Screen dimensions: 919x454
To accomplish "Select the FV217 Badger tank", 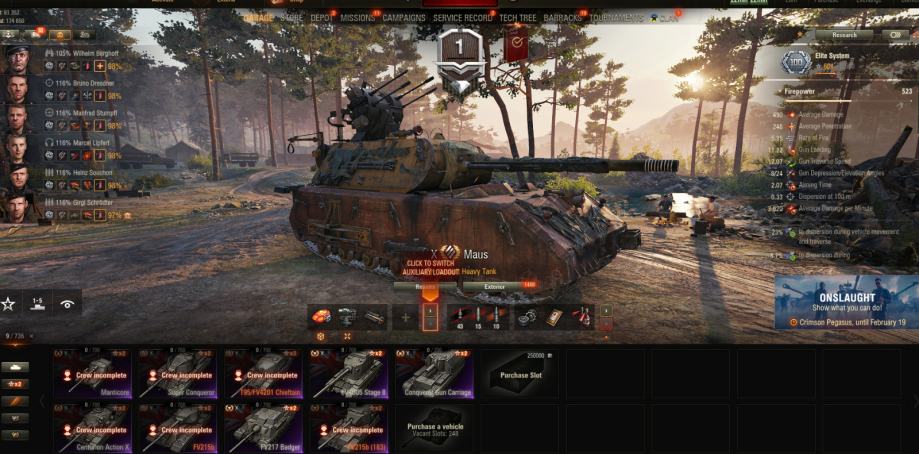I will point(263,427).
